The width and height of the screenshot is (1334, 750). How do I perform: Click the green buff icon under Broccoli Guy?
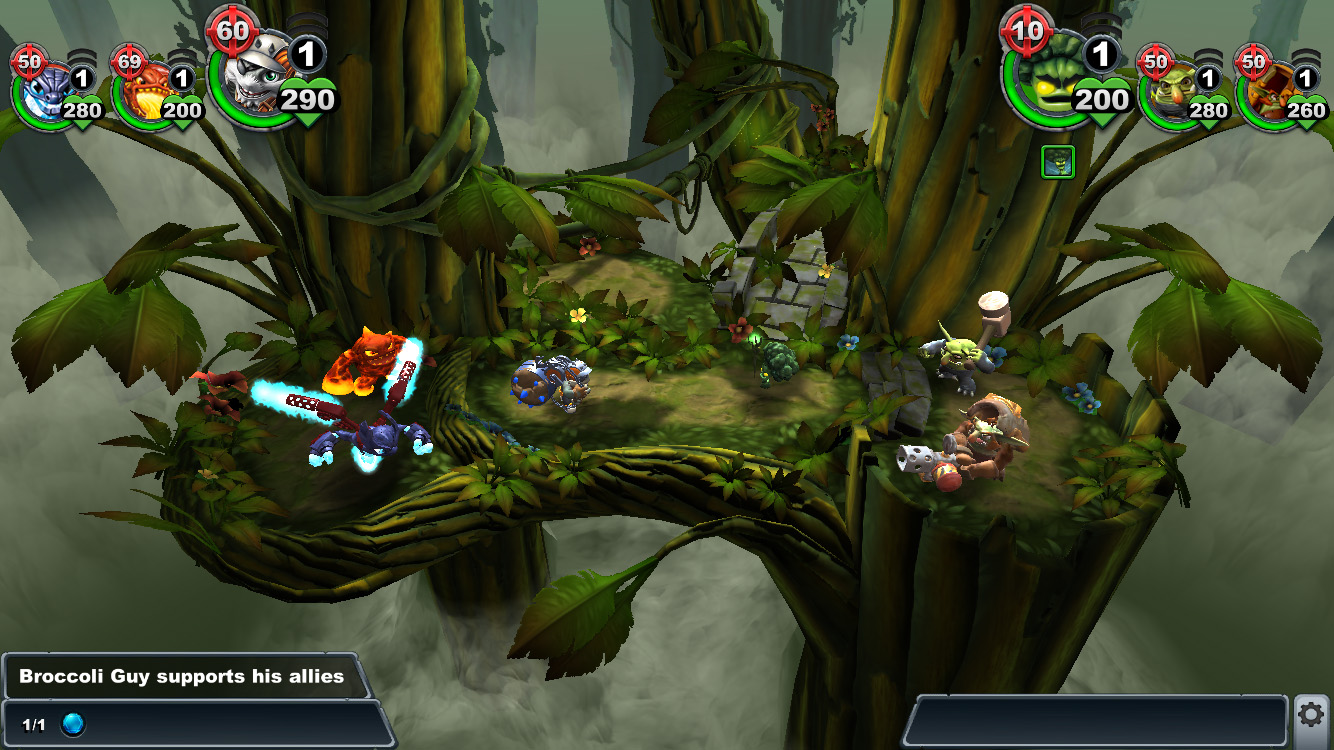[1058, 162]
